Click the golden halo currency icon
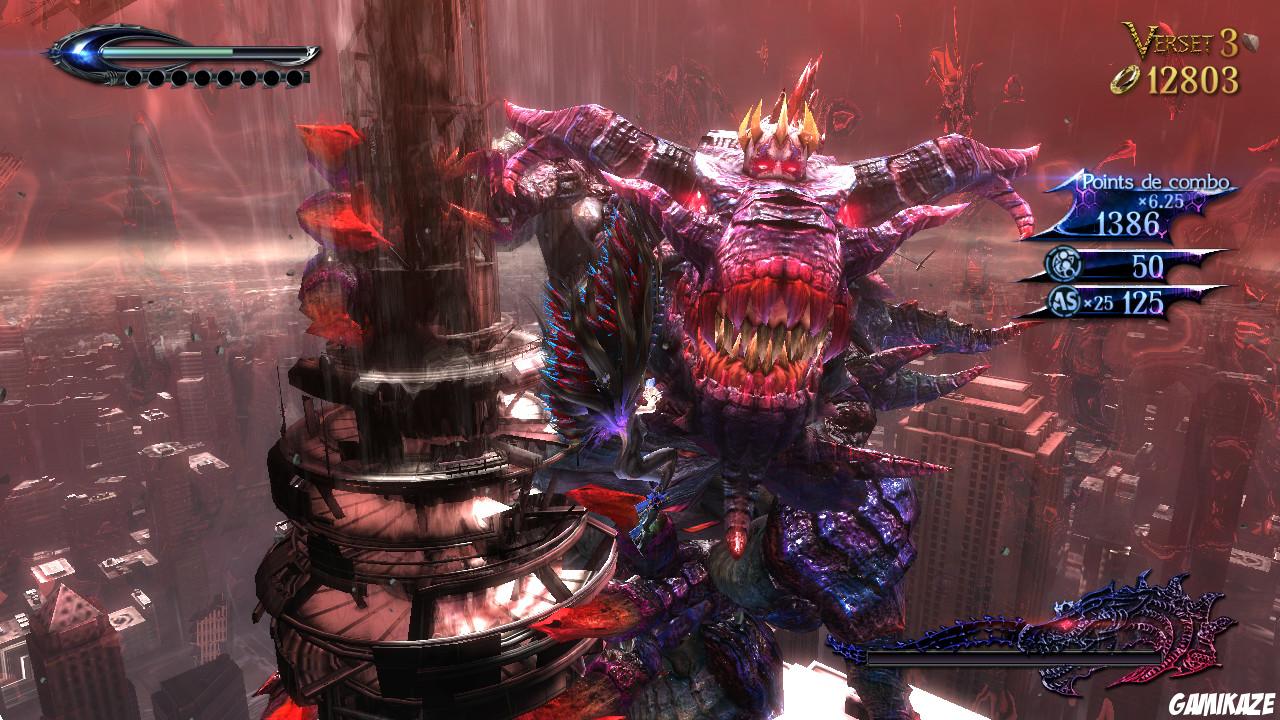The image size is (1280, 720). (1127, 79)
